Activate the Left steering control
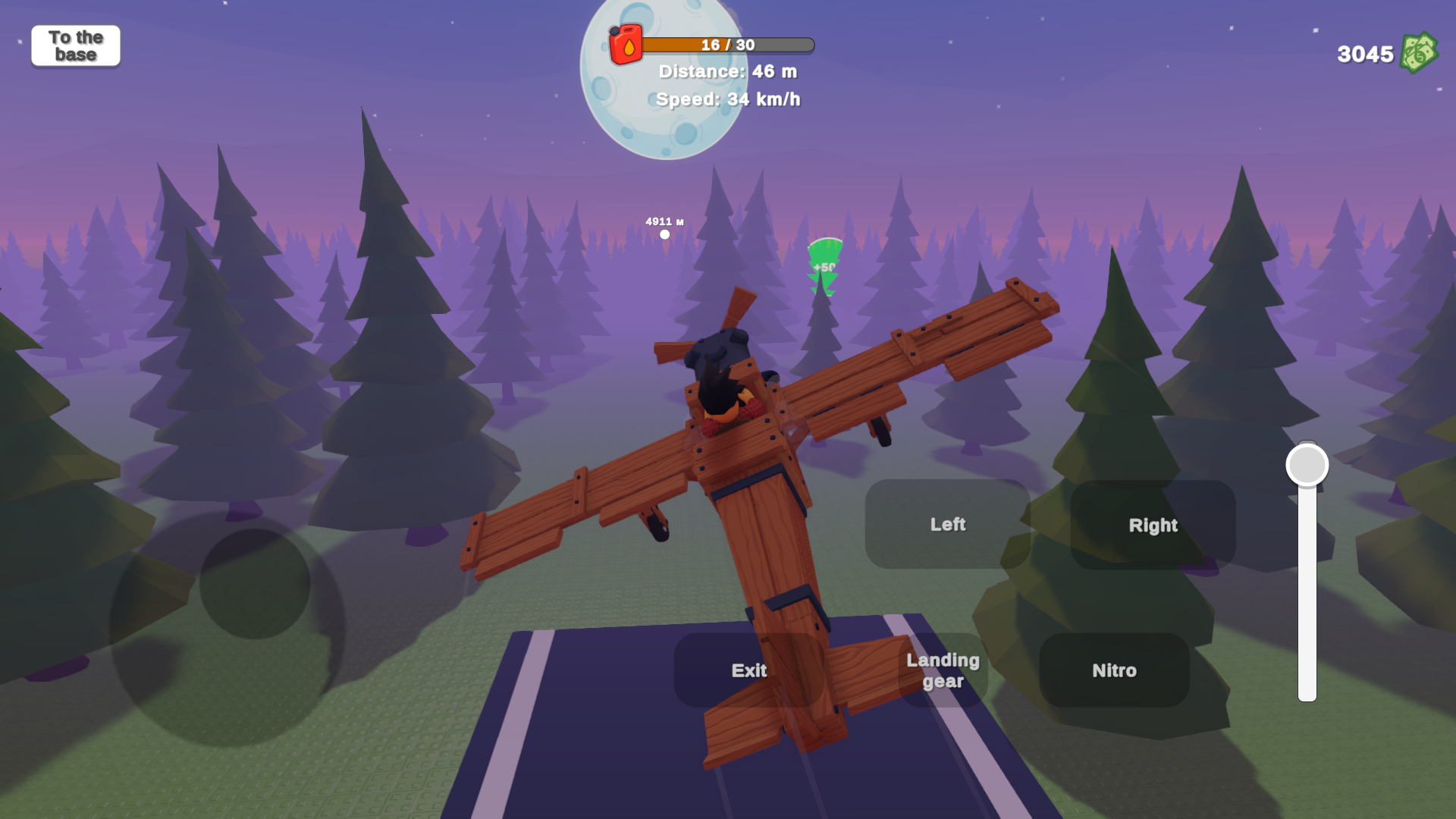This screenshot has height=819, width=1456. pyautogui.click(x=948, y=524)
